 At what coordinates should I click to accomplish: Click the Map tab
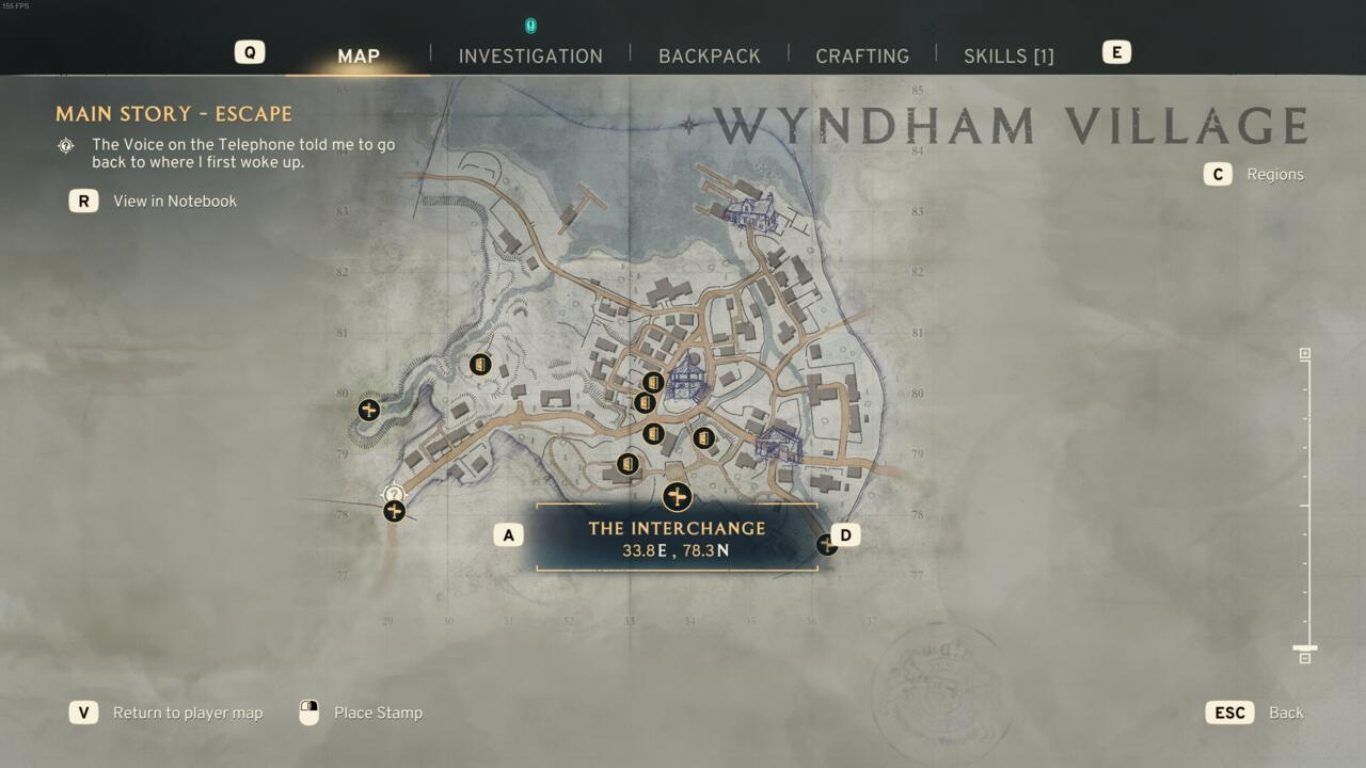click(358, 56)
